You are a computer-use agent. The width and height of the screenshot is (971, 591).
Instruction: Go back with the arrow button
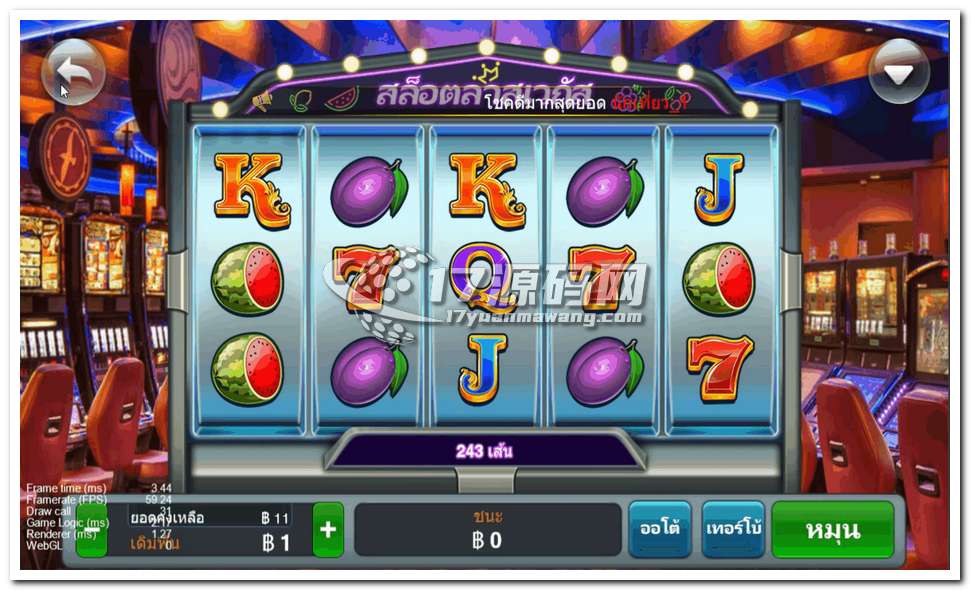74,72
